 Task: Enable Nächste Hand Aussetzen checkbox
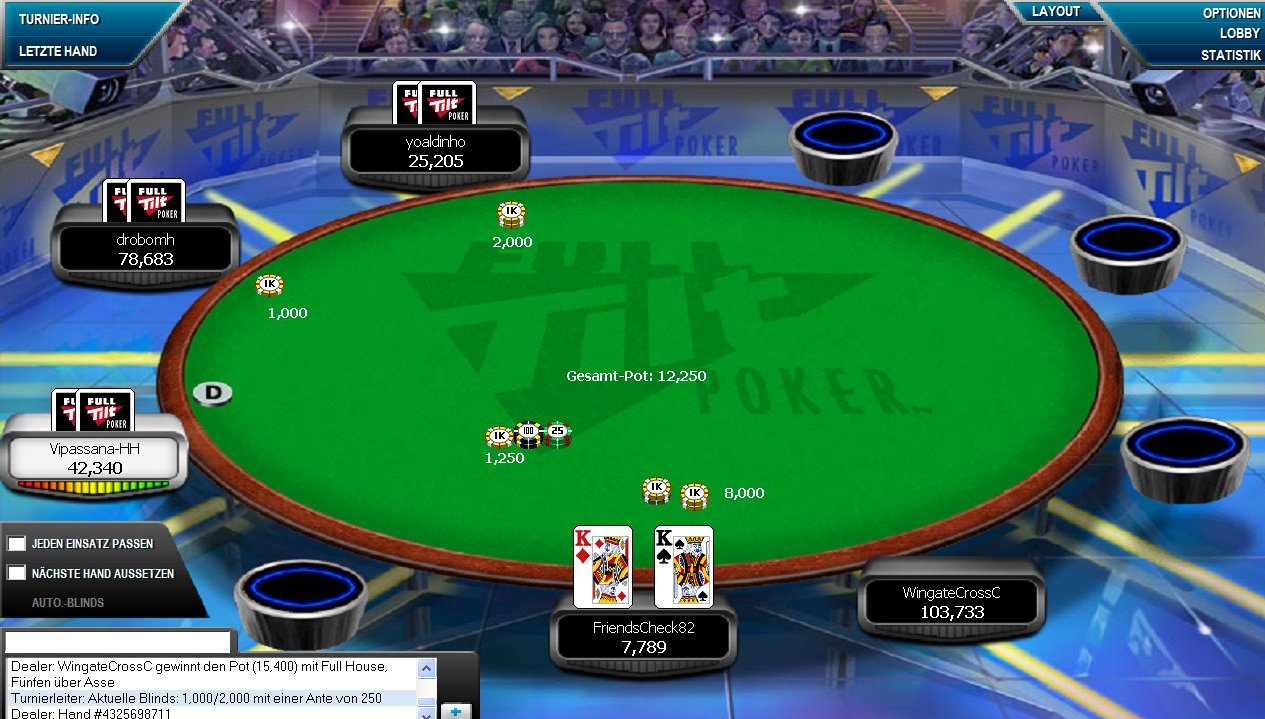(16, 573)
